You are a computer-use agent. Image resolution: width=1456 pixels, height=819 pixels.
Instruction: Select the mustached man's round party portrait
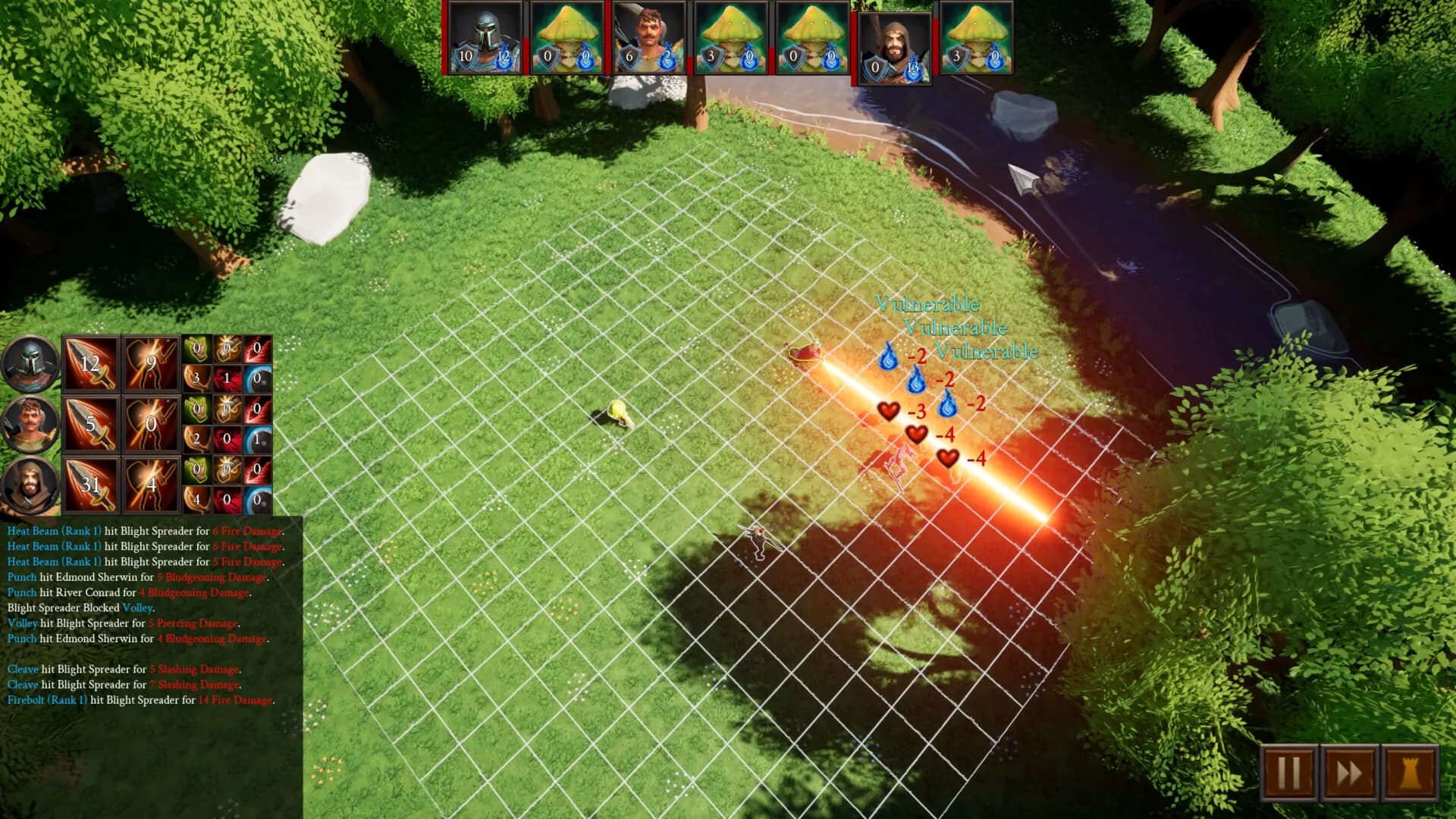click(30, 423)
